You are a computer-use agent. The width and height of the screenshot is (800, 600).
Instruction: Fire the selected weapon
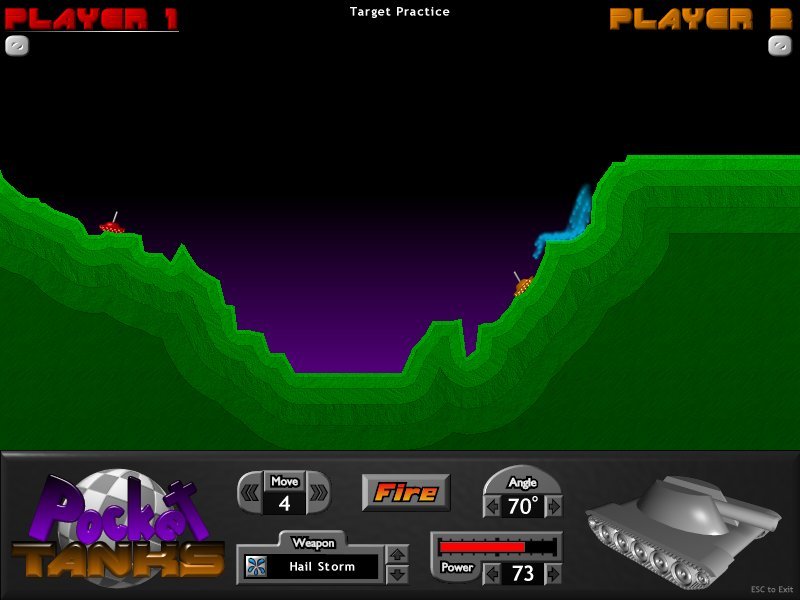click(x=406, y=492)
